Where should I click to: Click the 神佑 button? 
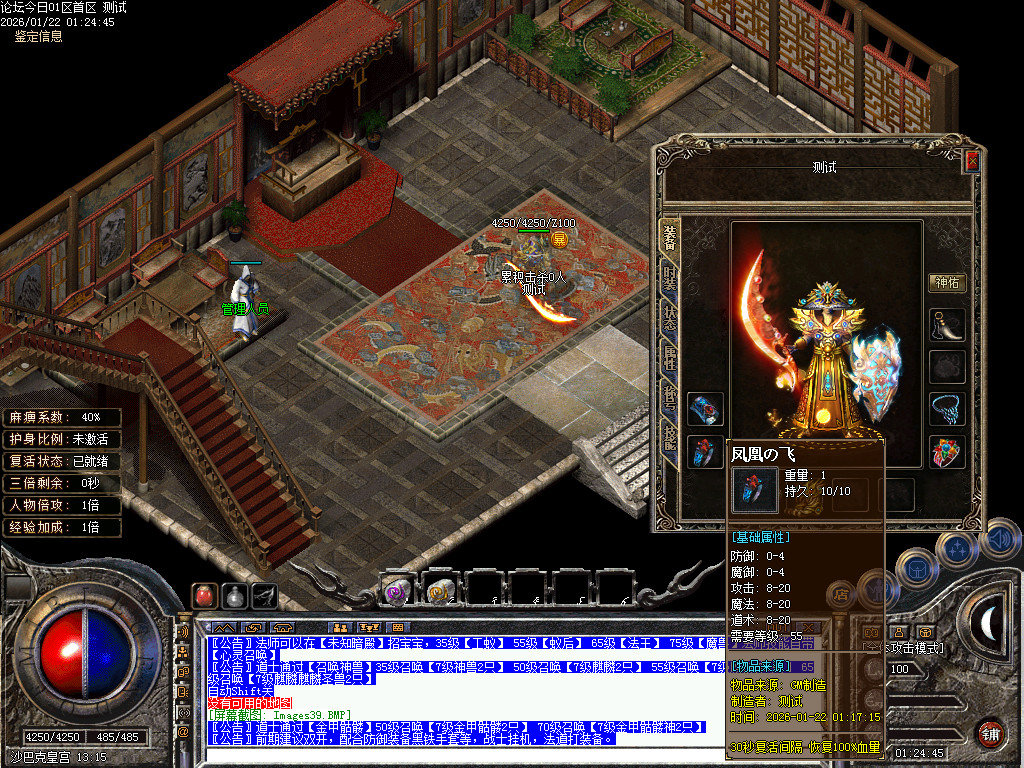click(x=947, y=283)
